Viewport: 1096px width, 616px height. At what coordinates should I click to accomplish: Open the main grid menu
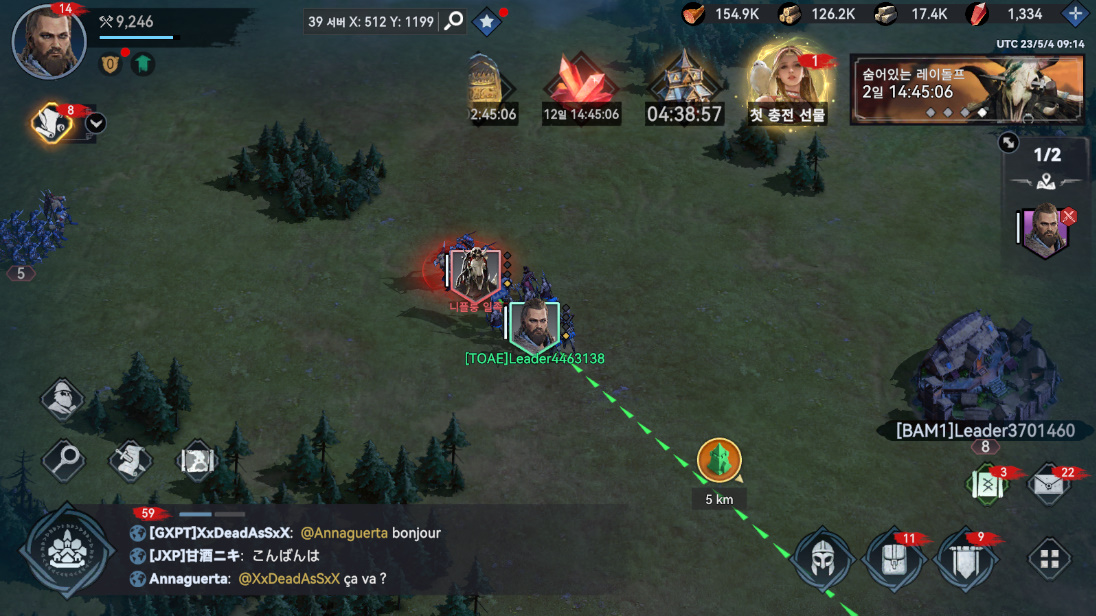(x=1049, y=559)
